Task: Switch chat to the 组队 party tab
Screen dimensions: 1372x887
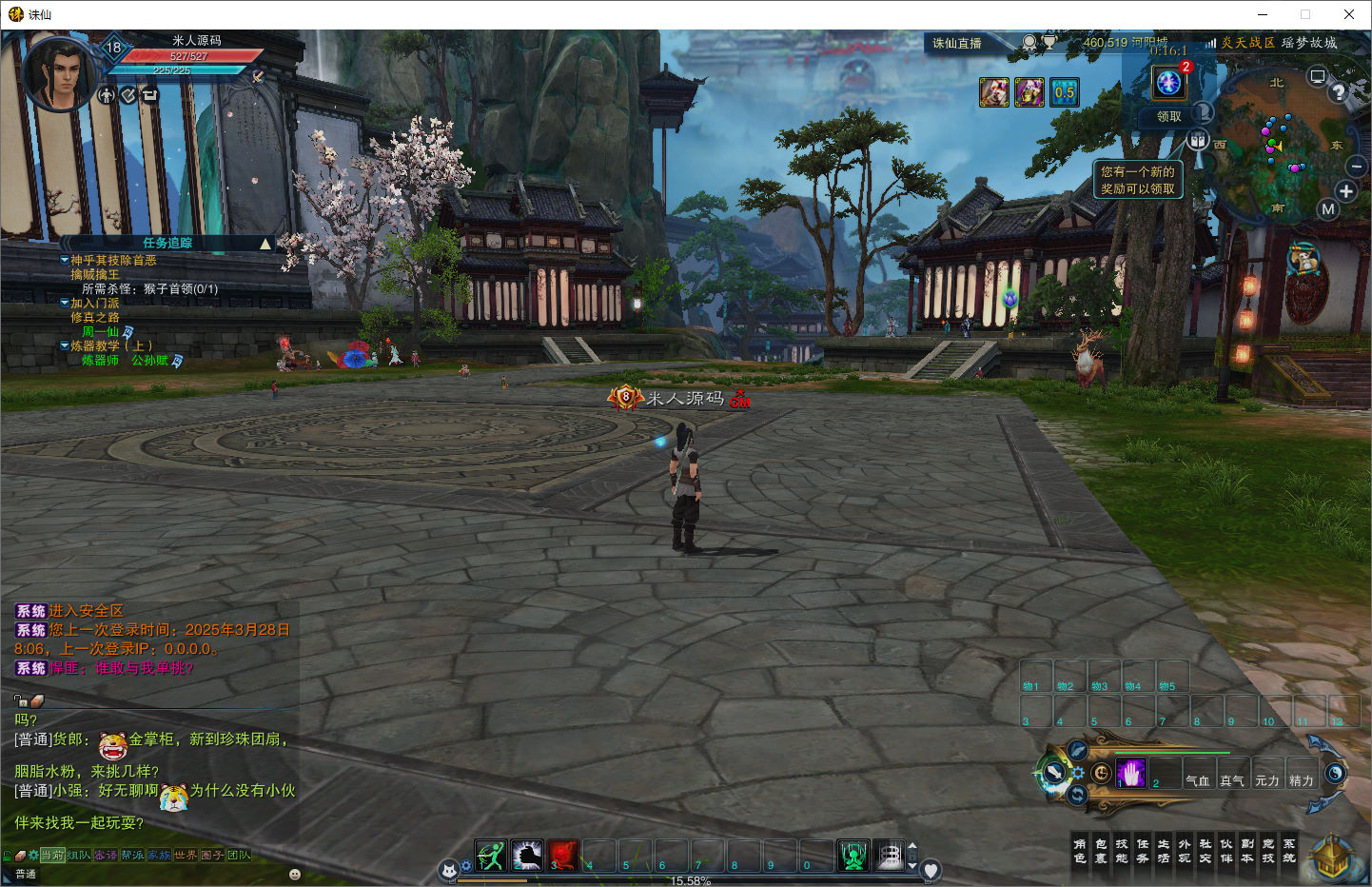Action: tap(79, 855)
